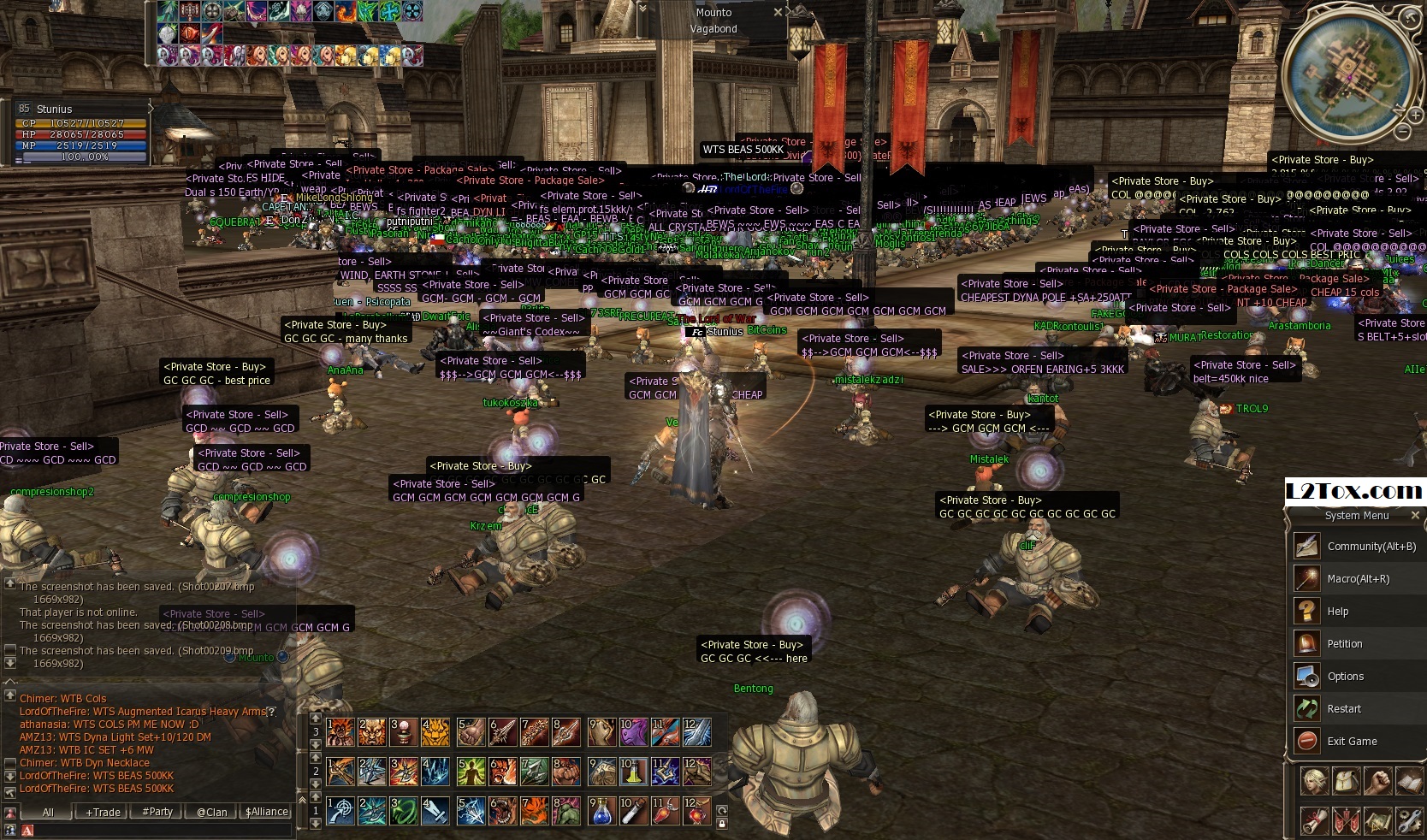
Task: Close the System Menu panel
Action: (x=1415, y=515)
